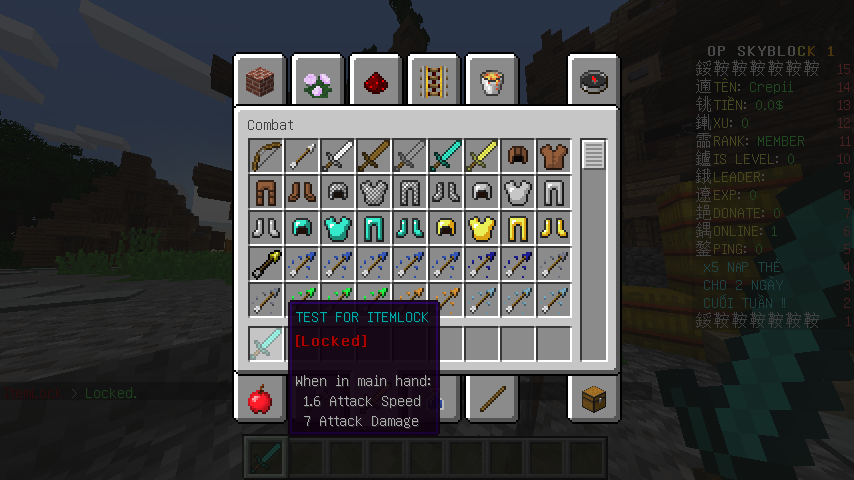Image resolution: width=854 pixels, height=480 pixels.
Task: Open the Miscellaneous lava bucket tab
Action: pos(492,80)
